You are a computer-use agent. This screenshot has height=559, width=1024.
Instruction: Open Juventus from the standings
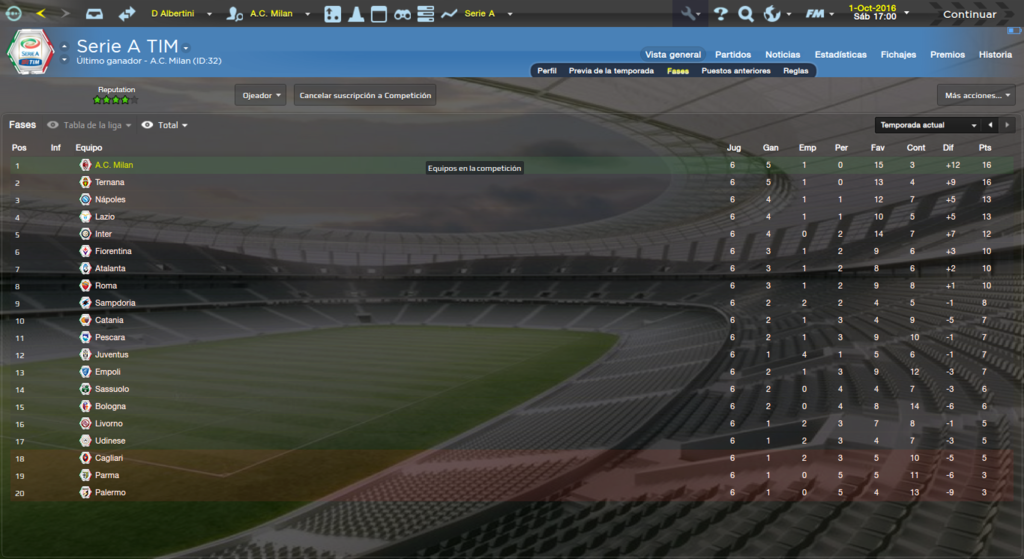tap(112, 355)
